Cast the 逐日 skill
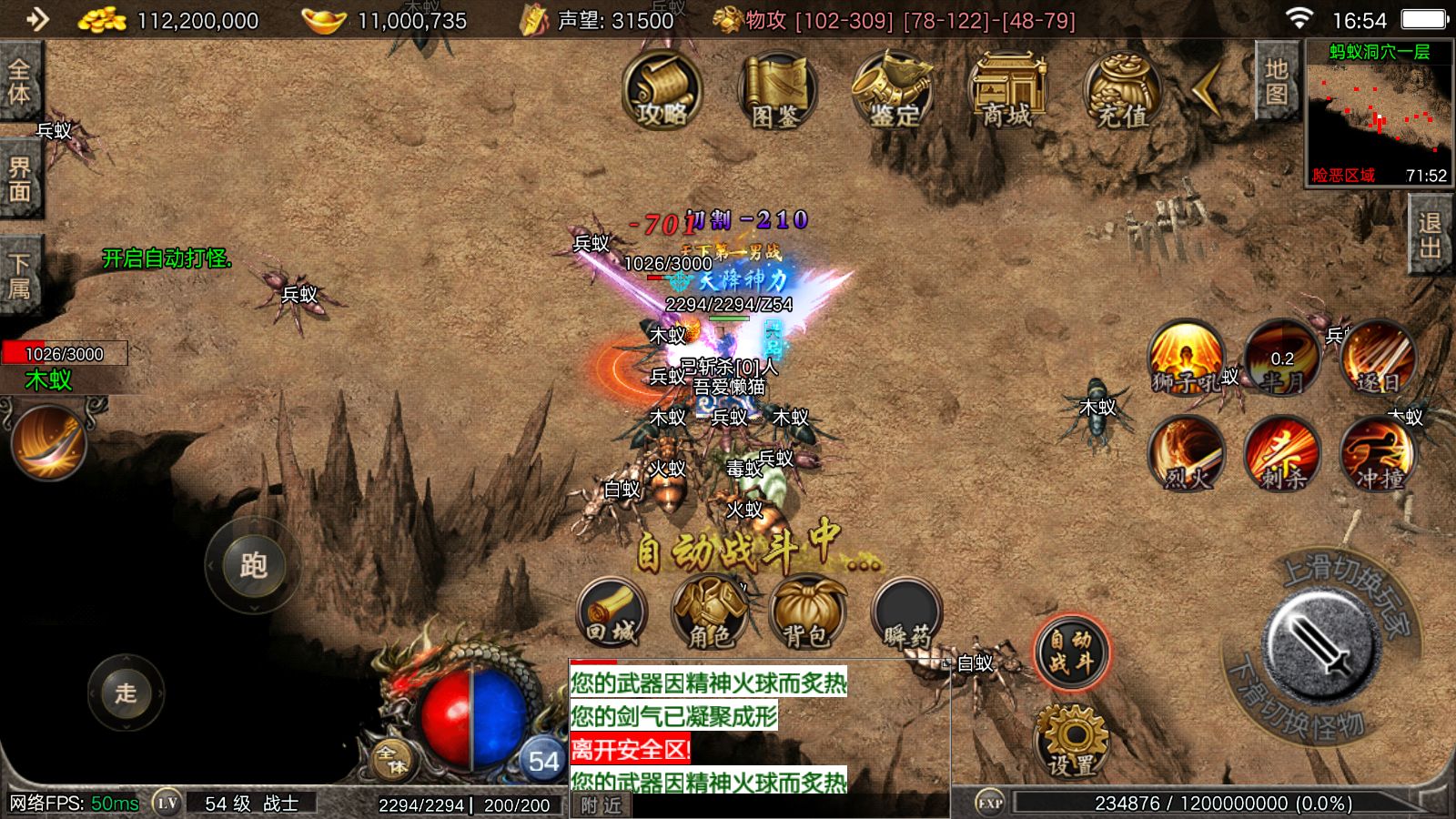 [x=1378, y=358]
